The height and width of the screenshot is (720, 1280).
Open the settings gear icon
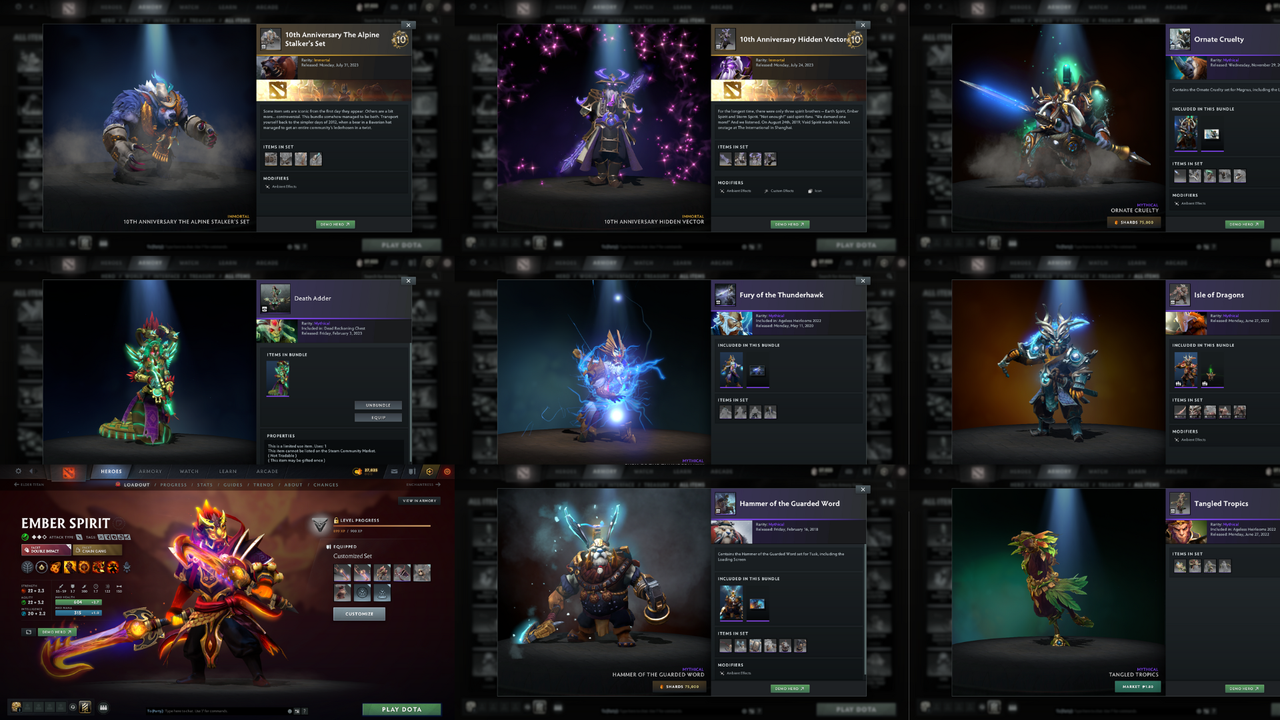pyautogui.click(x=17, y=471)
